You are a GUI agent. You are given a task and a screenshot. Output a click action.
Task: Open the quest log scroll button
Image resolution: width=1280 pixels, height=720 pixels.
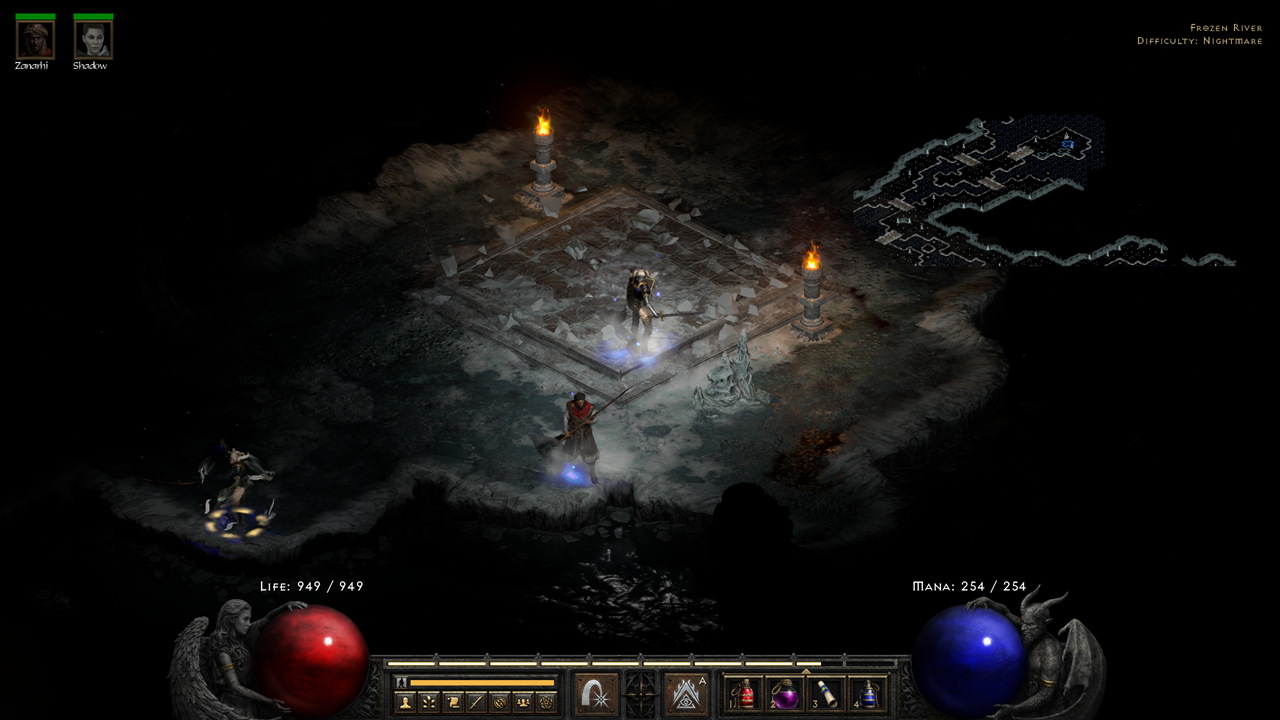point(453,702)
